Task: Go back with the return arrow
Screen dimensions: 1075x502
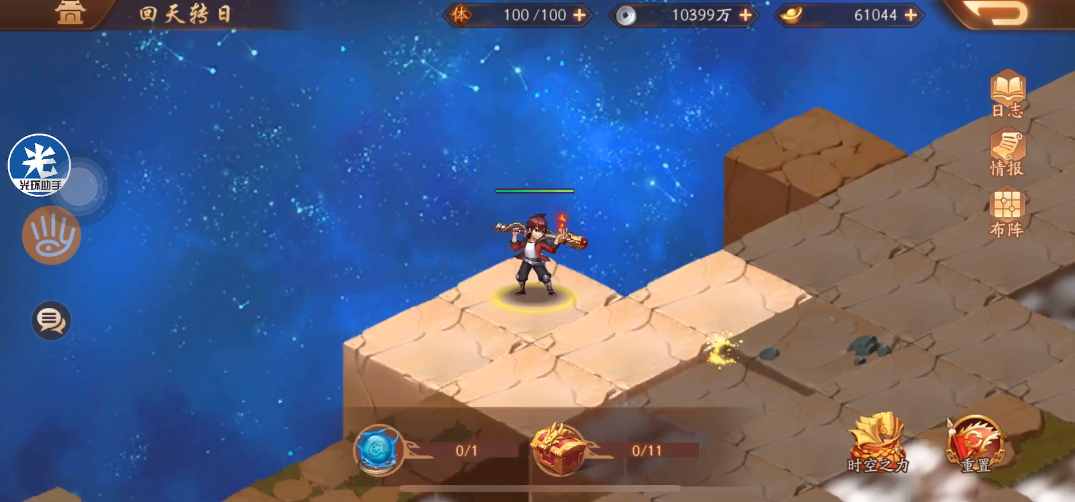Action: pyautogui.click(x=1009, y=14)
